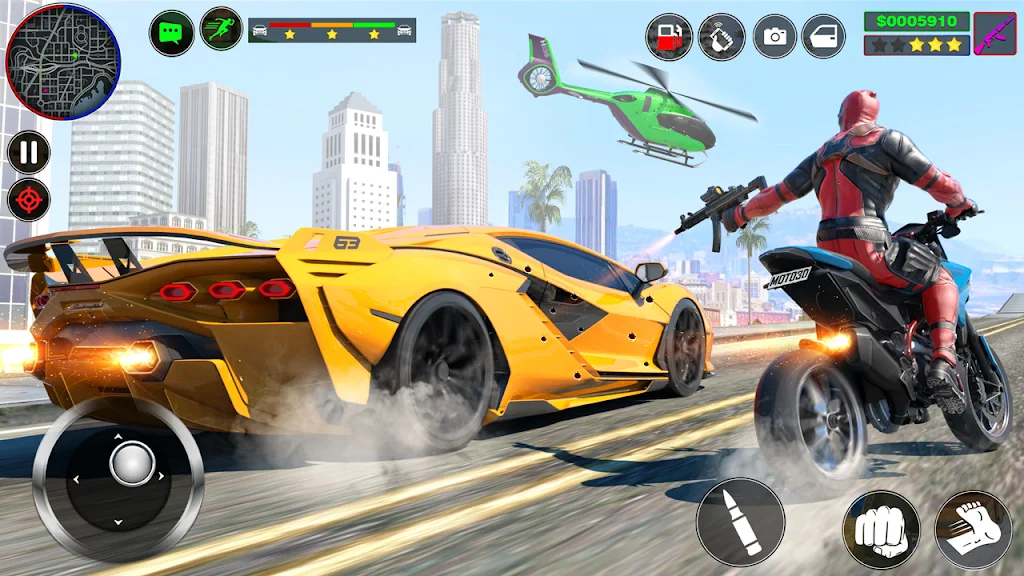Open the green chat bubble

pyautogui.click(x=171, y=32)
